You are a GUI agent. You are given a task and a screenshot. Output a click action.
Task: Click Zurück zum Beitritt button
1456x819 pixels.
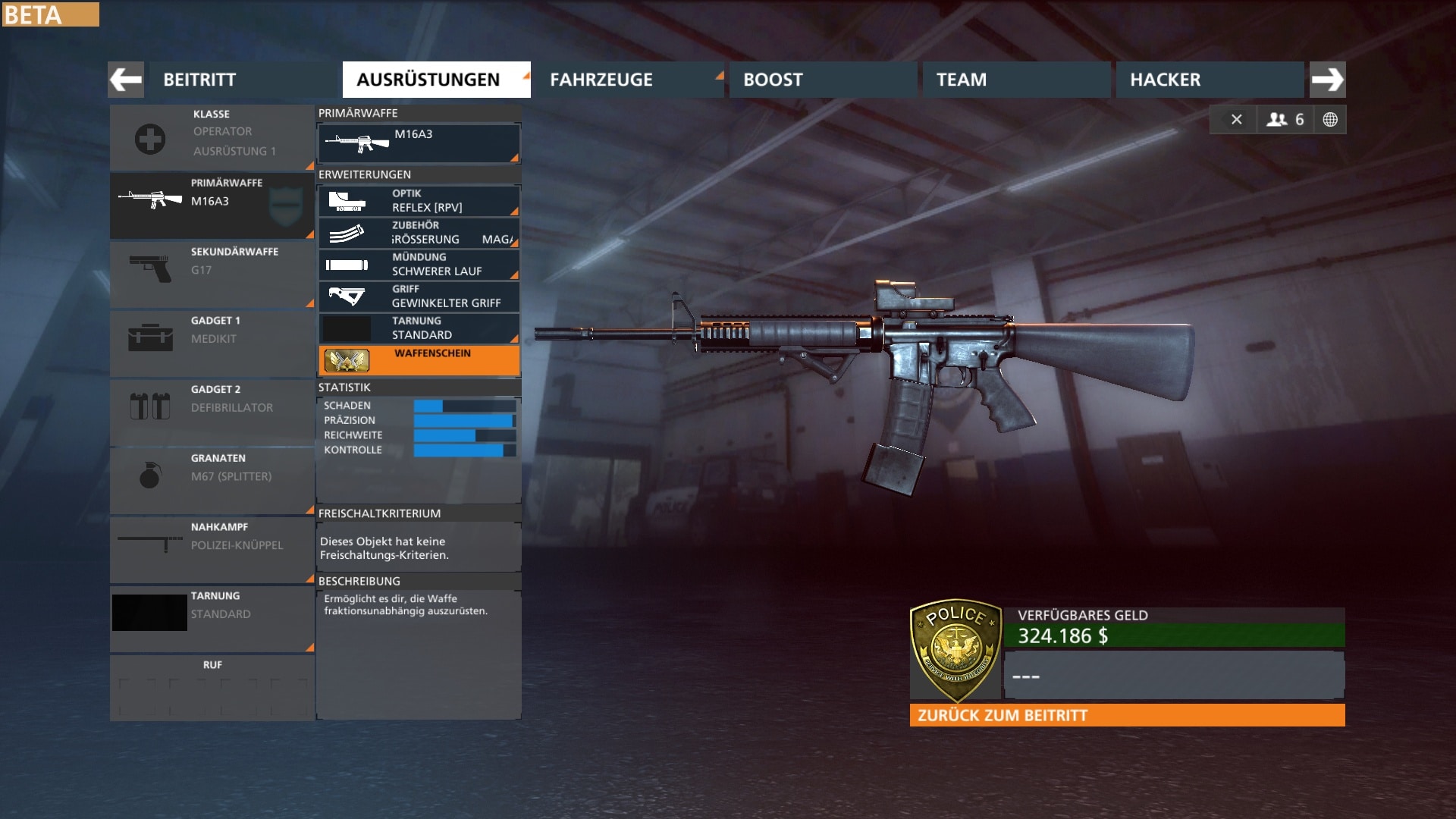pos(1127,715)
